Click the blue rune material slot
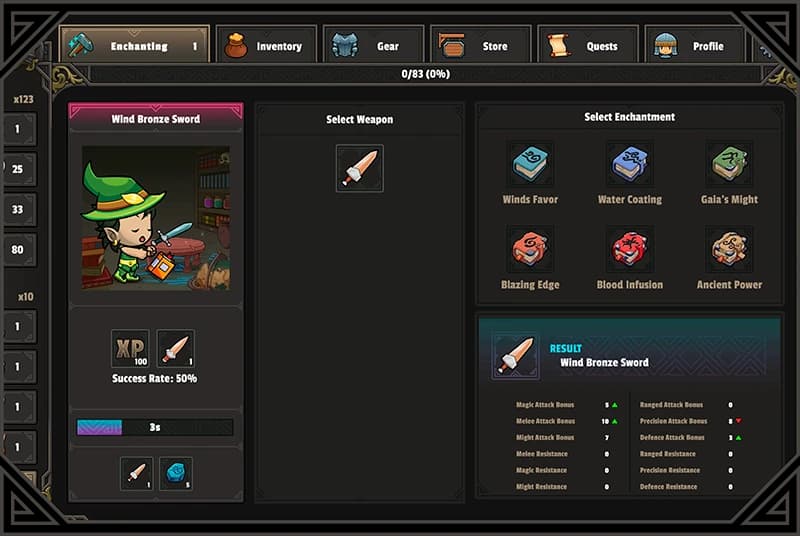The width and height of the screenshot is (800, 536). 175,473
